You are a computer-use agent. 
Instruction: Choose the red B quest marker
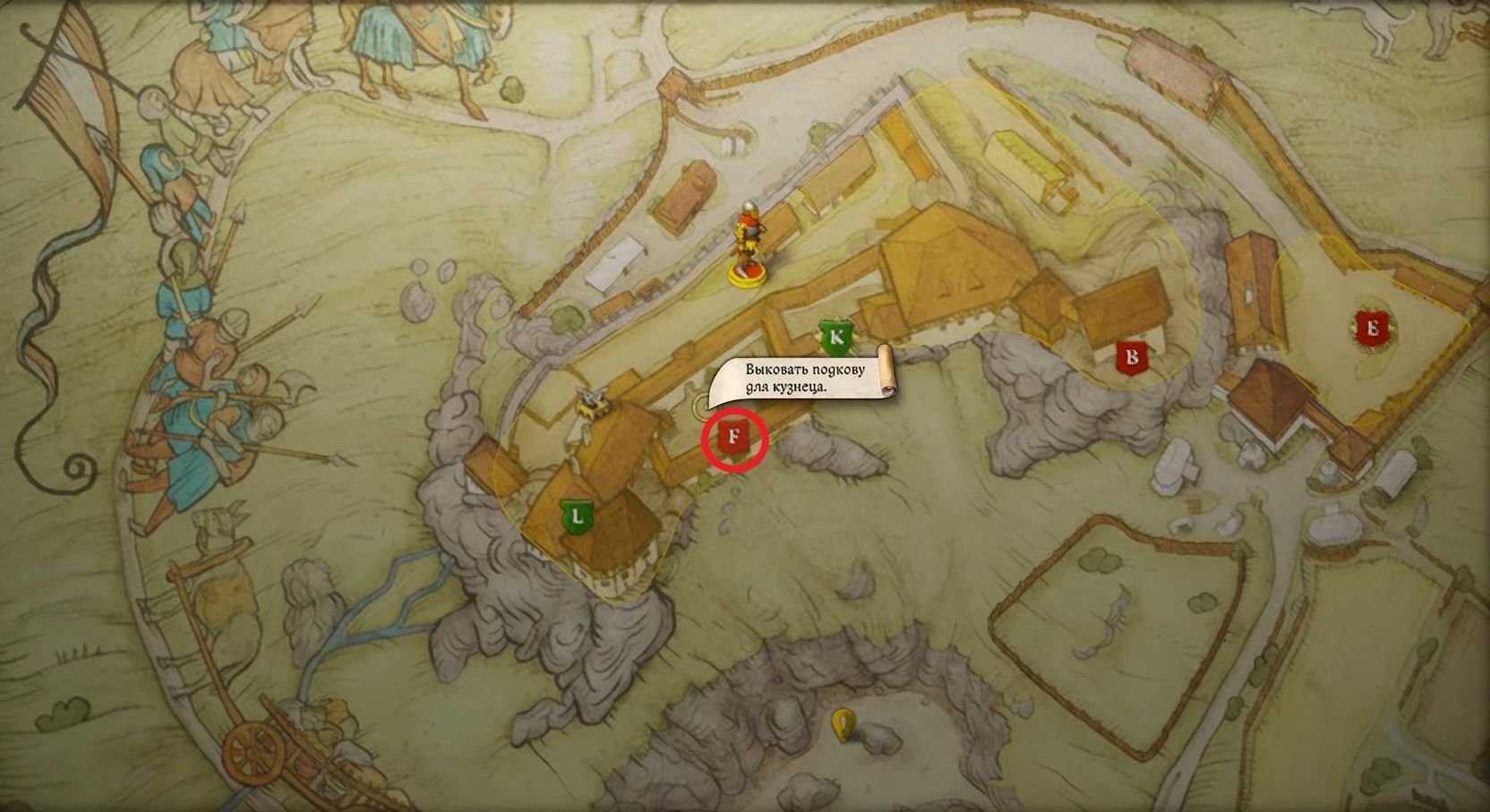(1132, 357)
